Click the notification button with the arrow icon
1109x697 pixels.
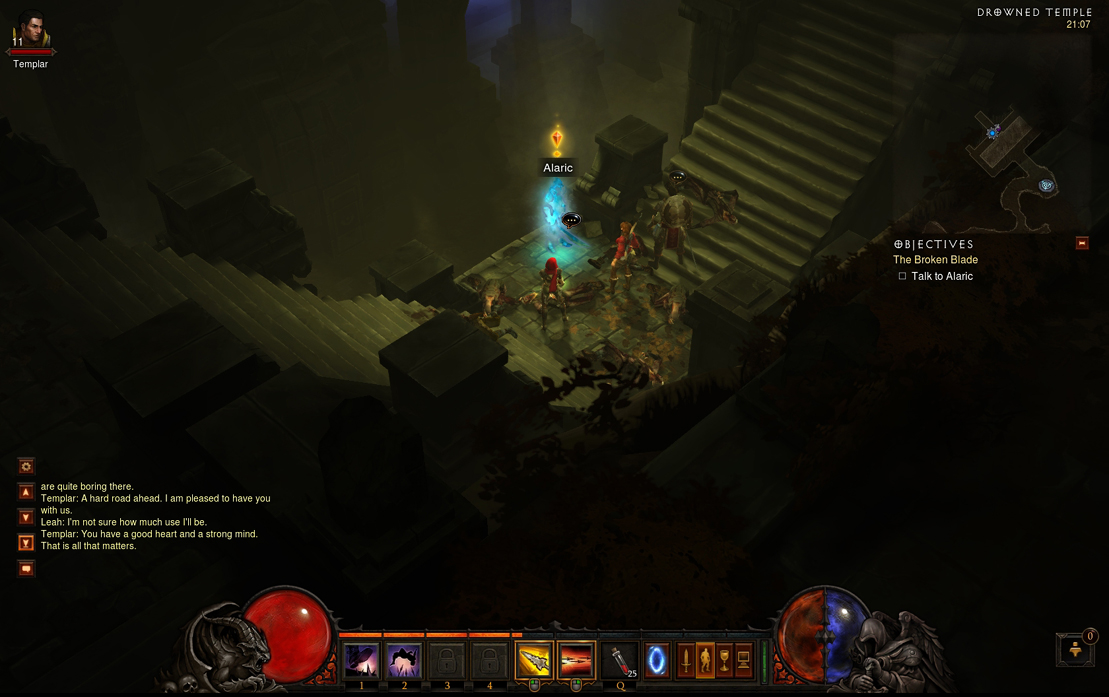click(x=1076, y=649)
